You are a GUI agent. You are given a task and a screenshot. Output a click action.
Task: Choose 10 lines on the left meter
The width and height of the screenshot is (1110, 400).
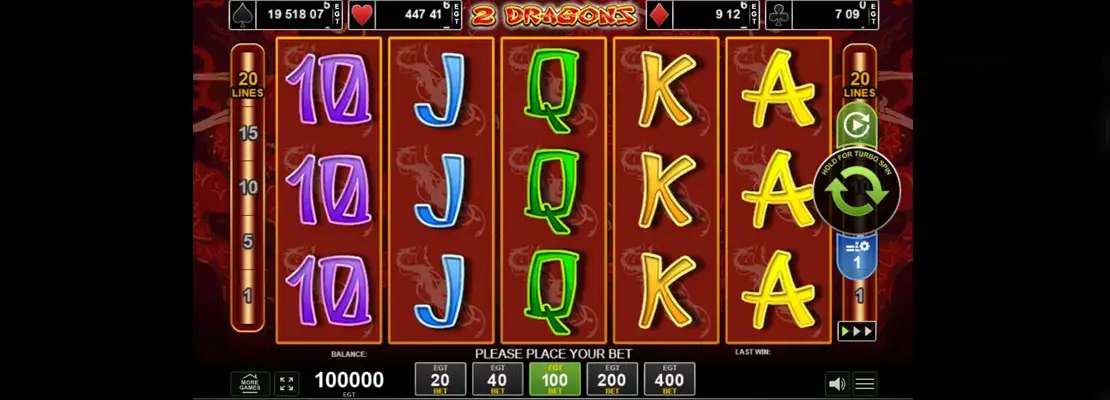coord(247,187)
